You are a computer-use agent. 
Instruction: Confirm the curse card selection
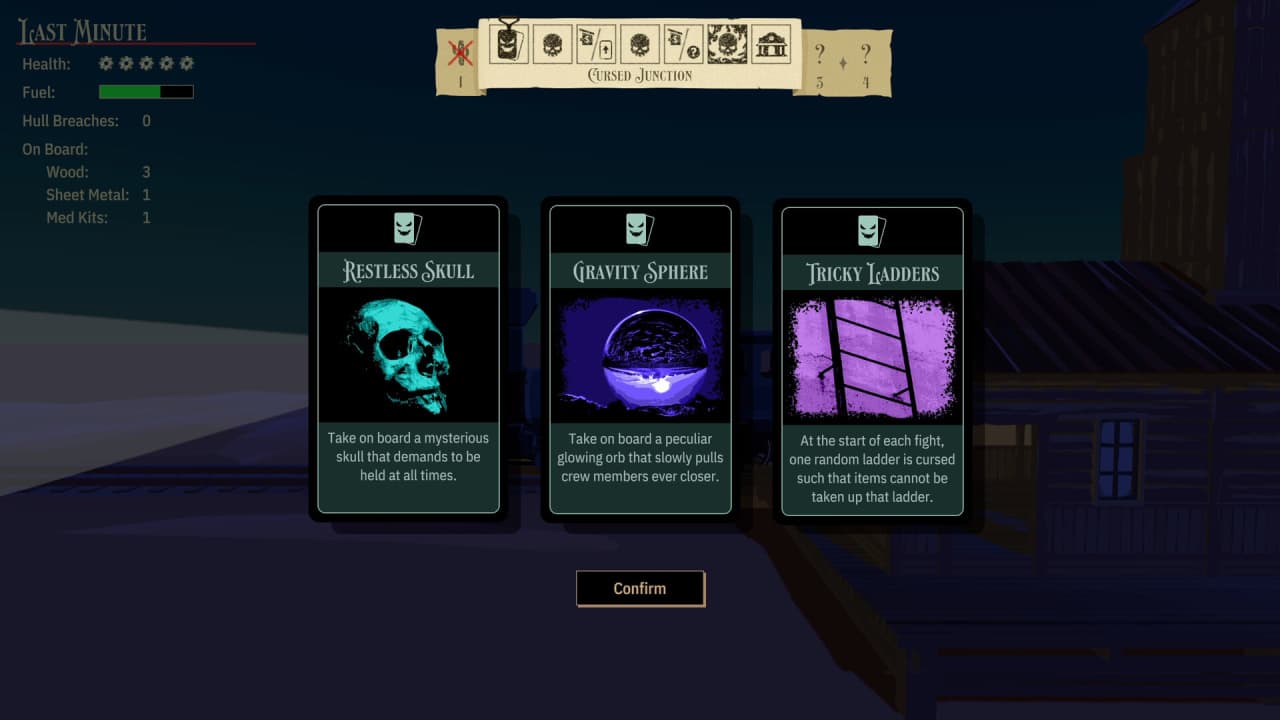(x=640, y=588)
